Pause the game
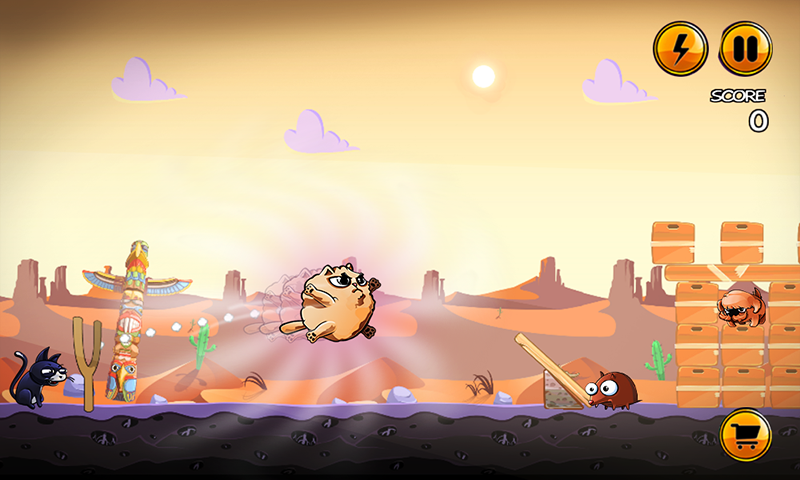The height and width of the screenshot is (480, 800). click(x=745, y=47)
